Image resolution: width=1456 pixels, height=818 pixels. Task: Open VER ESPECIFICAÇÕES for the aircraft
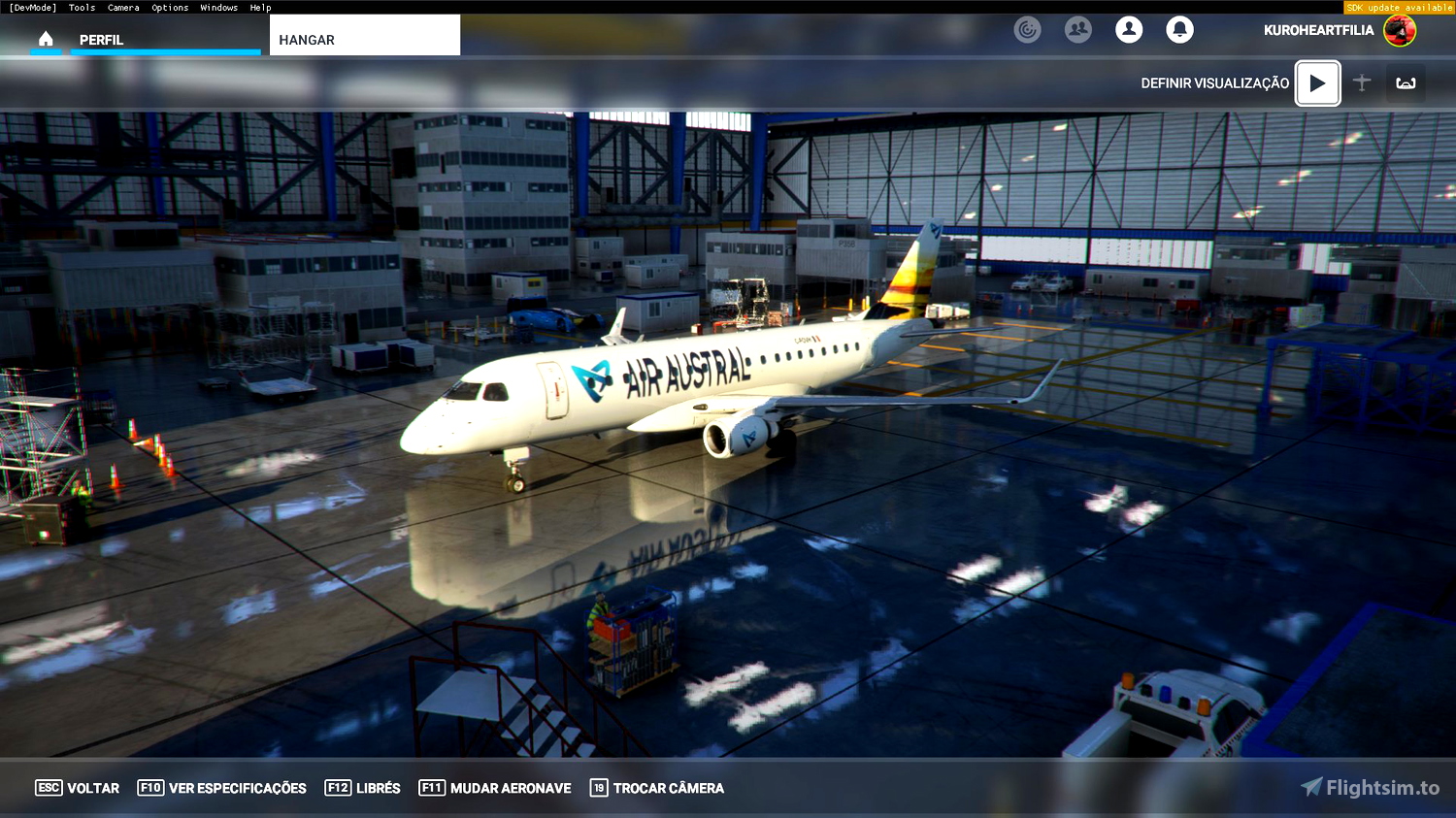pos(221,788)
